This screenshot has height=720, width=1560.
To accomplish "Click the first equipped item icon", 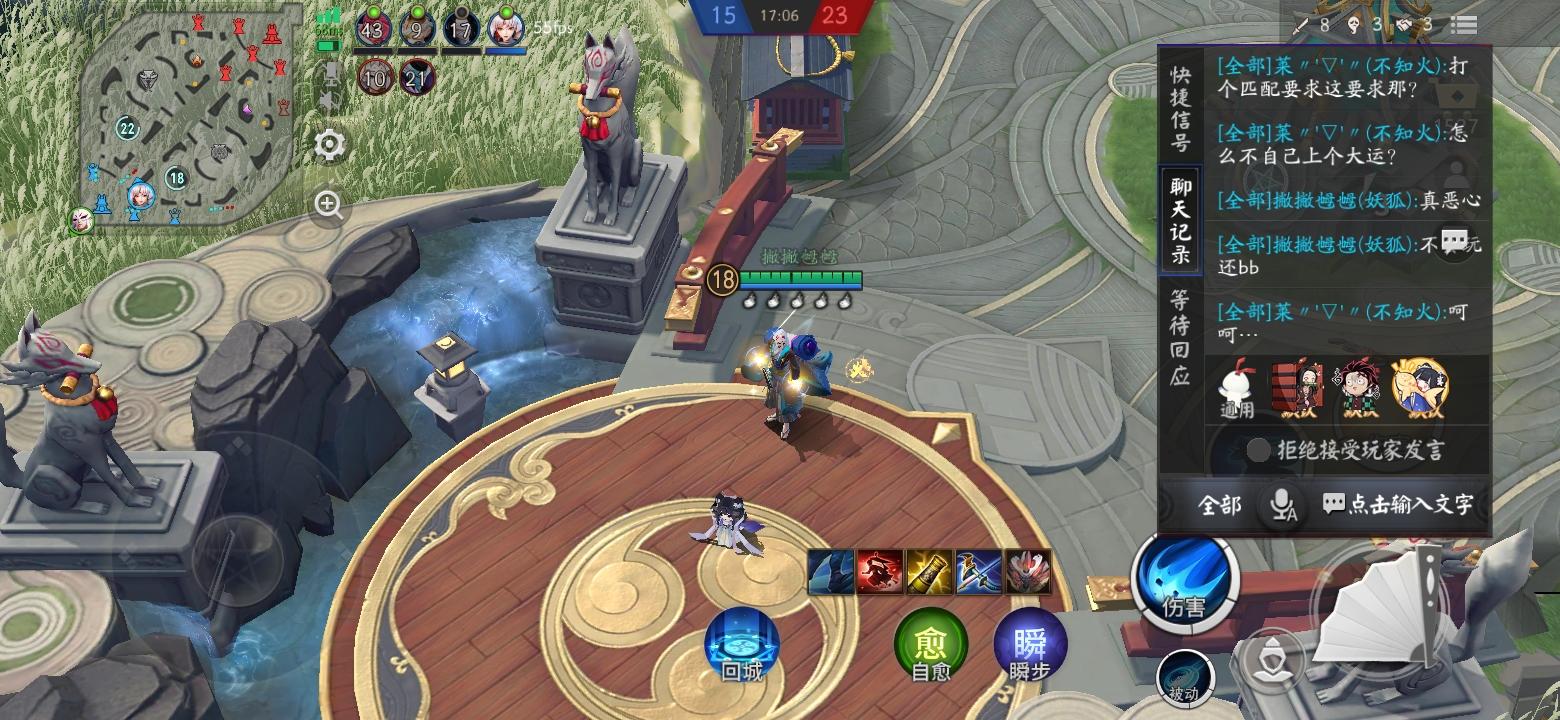I will pyautogui.click(x=832, y=569).
